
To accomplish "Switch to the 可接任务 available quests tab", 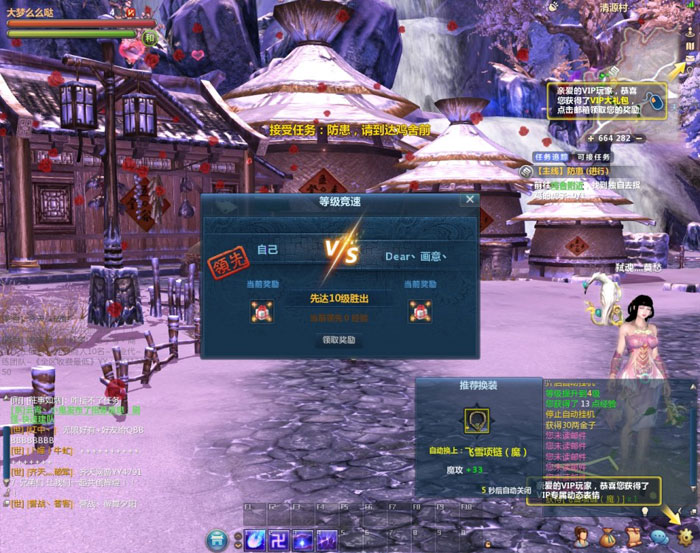I will [x=592, y=157].
